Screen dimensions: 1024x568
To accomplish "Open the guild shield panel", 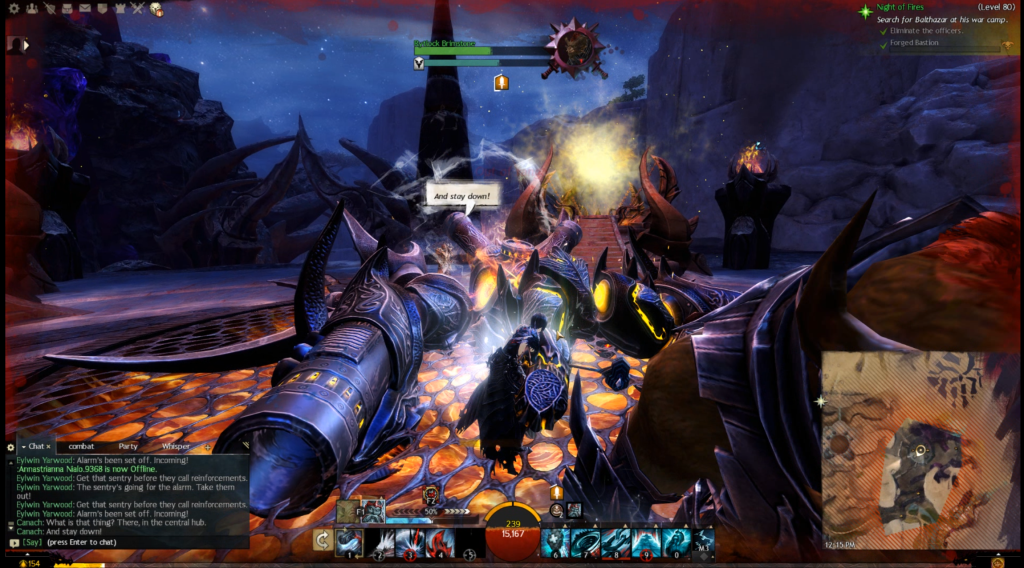I will click(102, 8).
